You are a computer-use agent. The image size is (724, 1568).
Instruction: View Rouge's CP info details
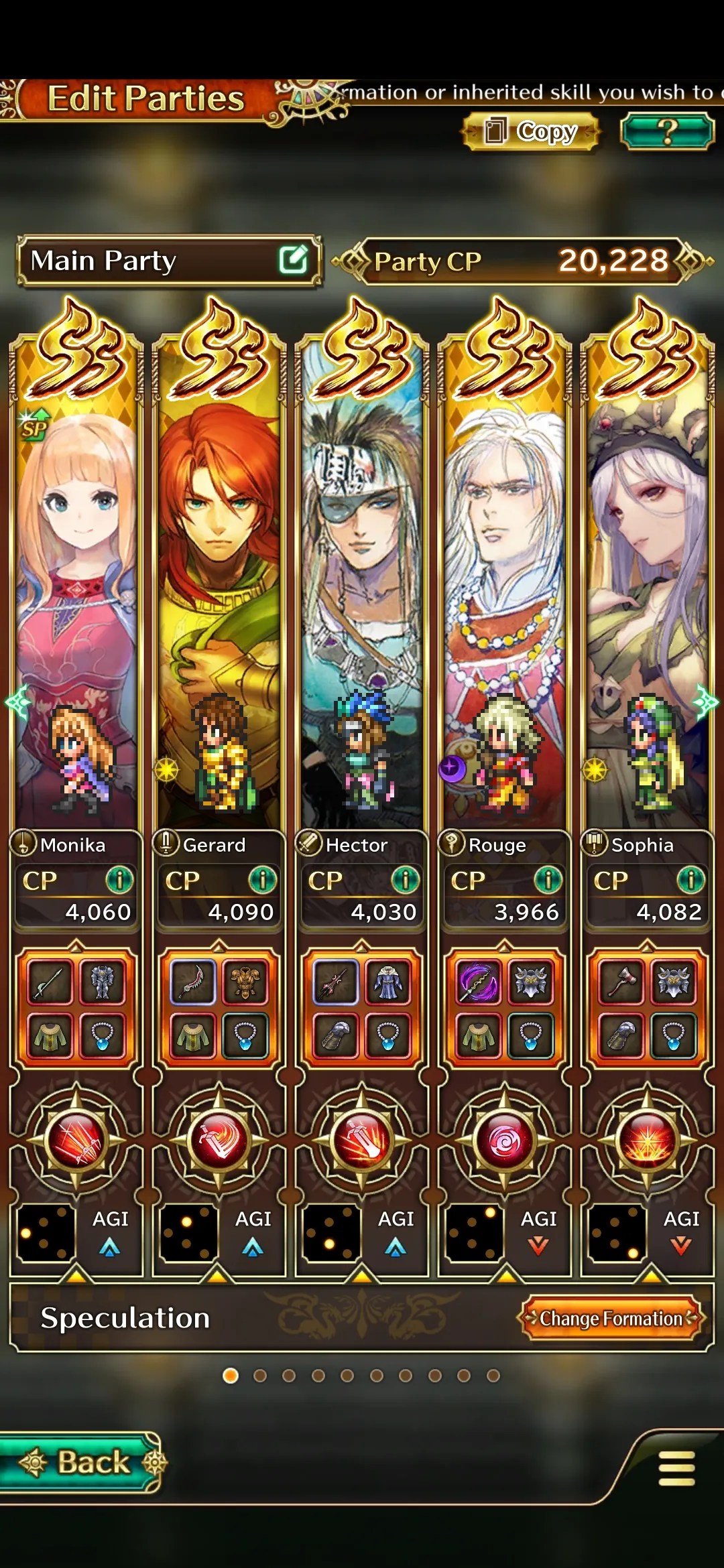pos(548,880)
